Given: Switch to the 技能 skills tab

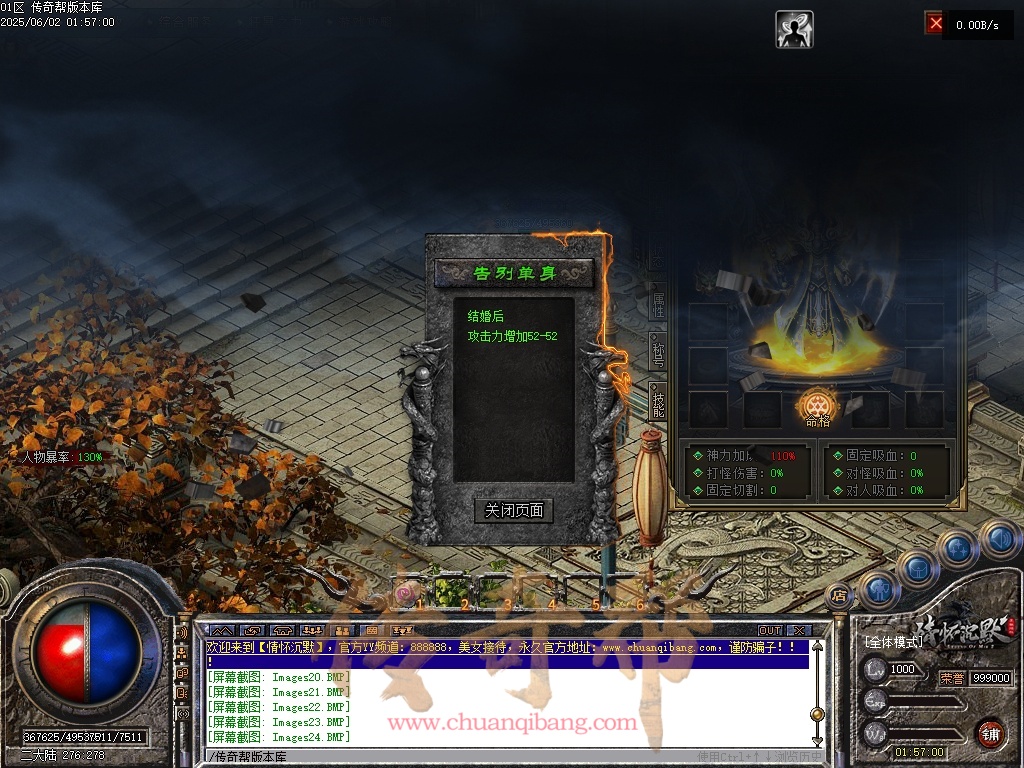Looking at the screenshot, I should [x=658, y=402].
